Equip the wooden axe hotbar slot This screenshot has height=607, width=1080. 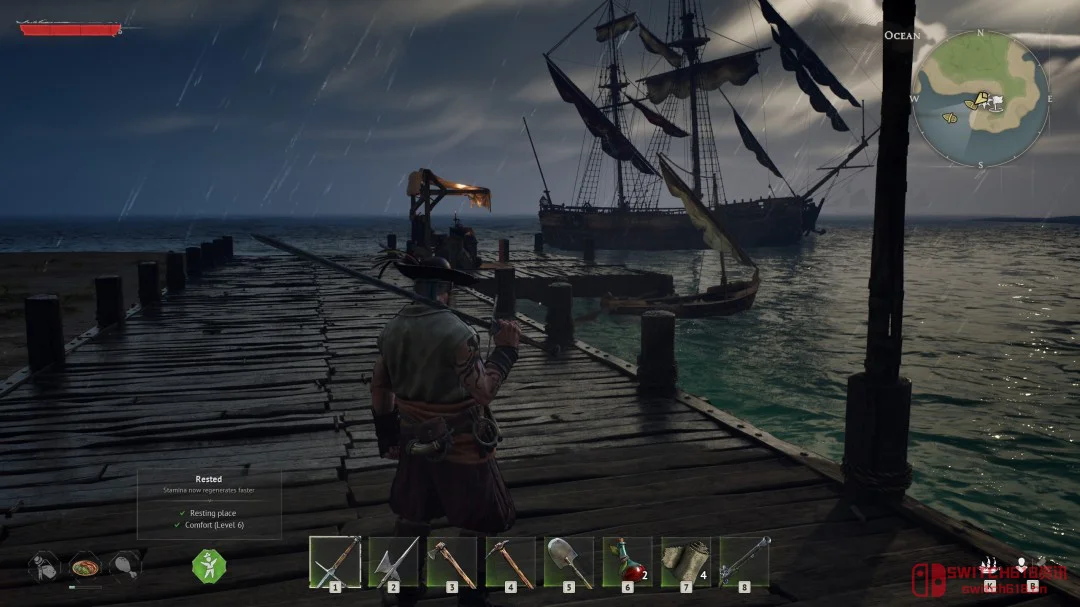point(451,561)
